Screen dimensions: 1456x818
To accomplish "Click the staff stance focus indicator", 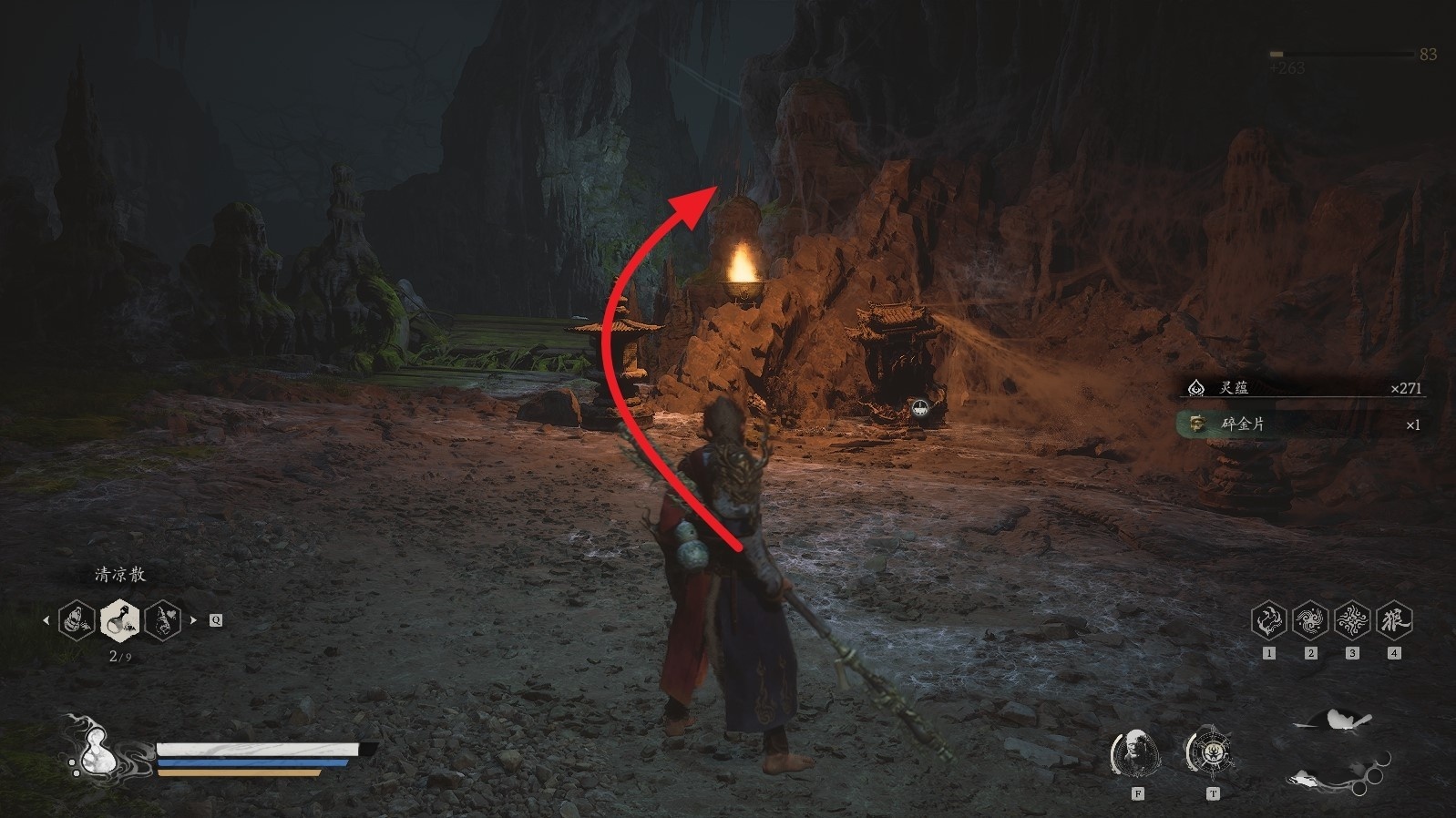I will coord(1336,749).
